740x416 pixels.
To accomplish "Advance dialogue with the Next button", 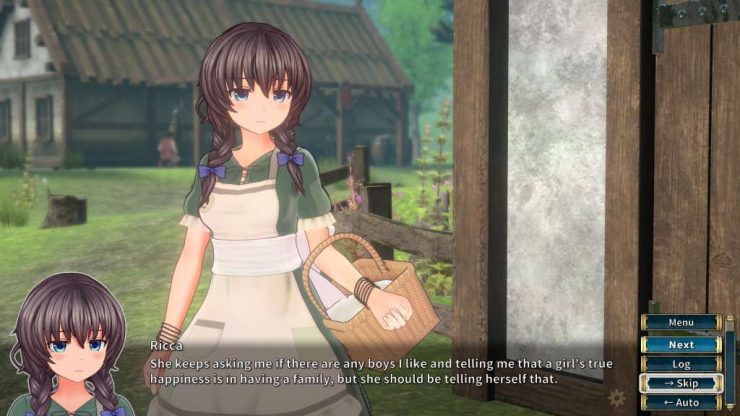I will (681, 344).
